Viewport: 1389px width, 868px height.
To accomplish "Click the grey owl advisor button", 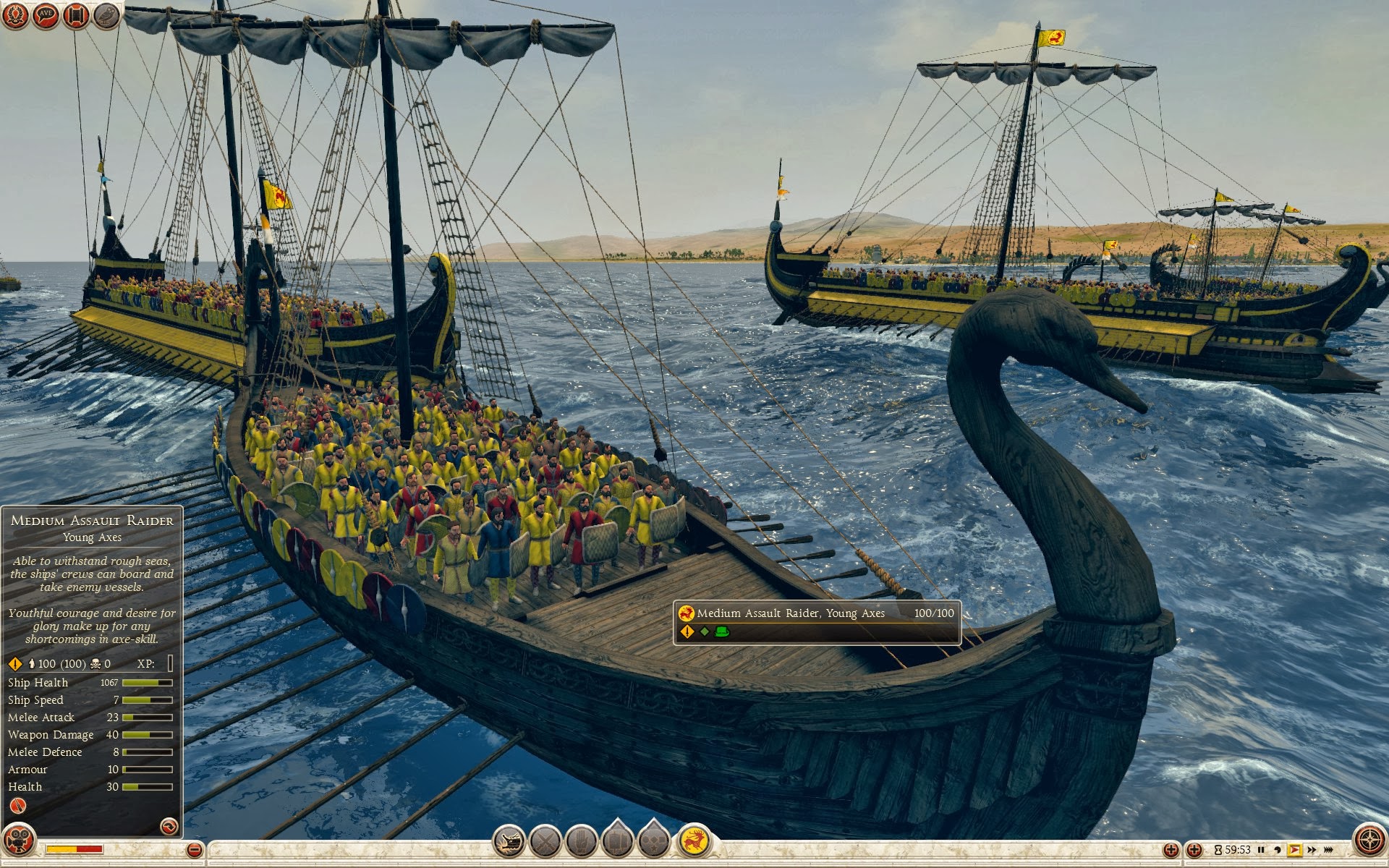I will tap(106, 14).
